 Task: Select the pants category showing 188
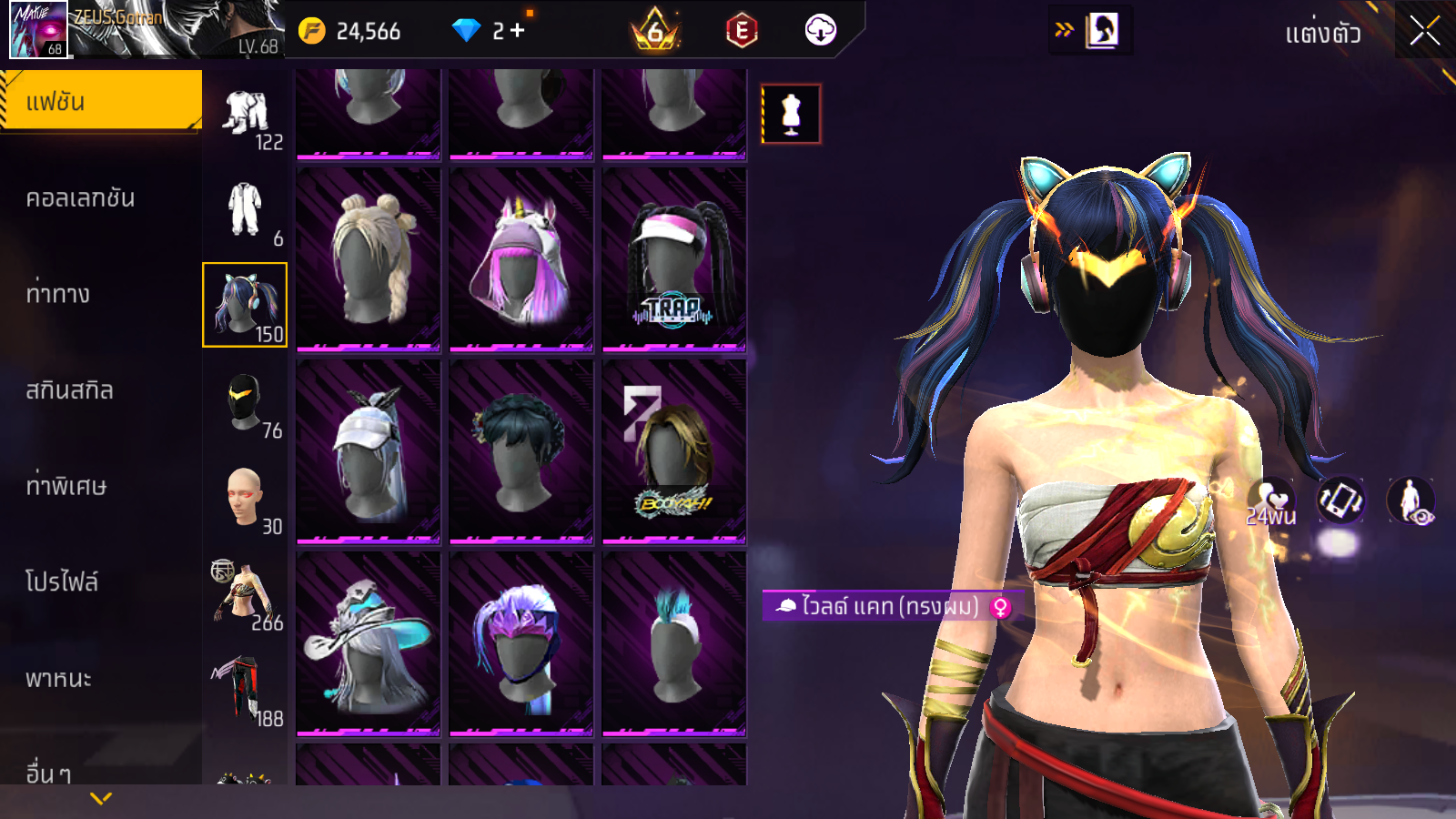(x=245, y=690)
